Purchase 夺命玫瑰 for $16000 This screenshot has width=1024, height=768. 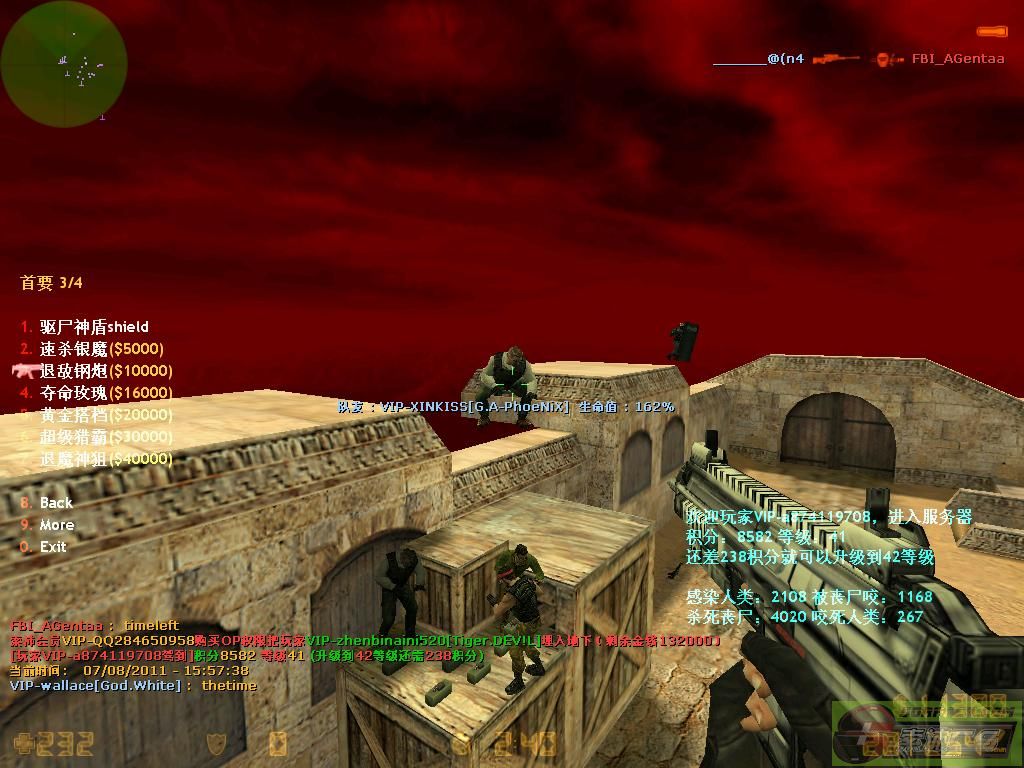pyautogui.click(x=105, y=393)
